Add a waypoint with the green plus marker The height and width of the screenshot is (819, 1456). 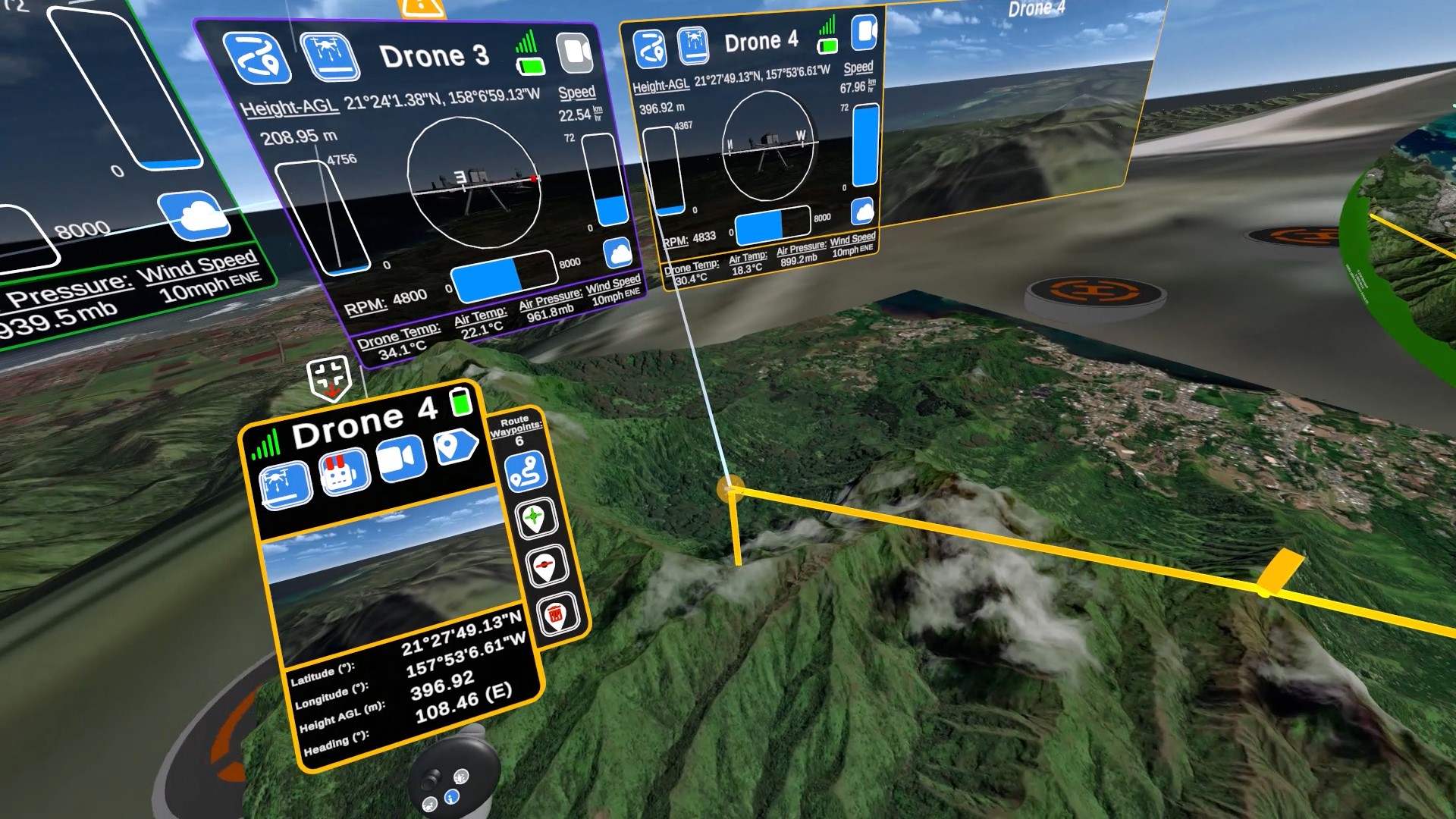[535, 519]
